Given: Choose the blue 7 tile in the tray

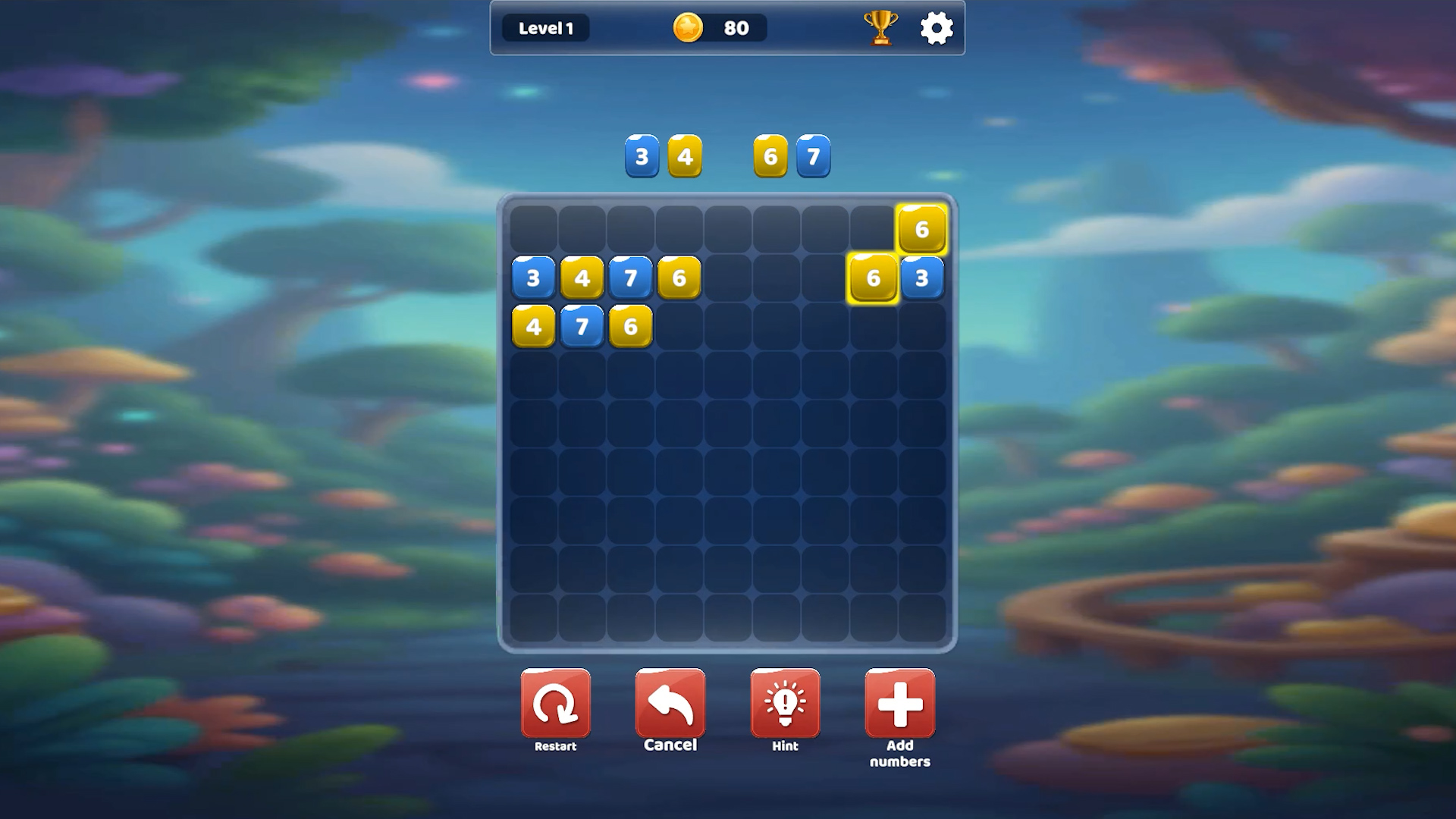Looking at the screenshot, I should click(x=813, y=156).
